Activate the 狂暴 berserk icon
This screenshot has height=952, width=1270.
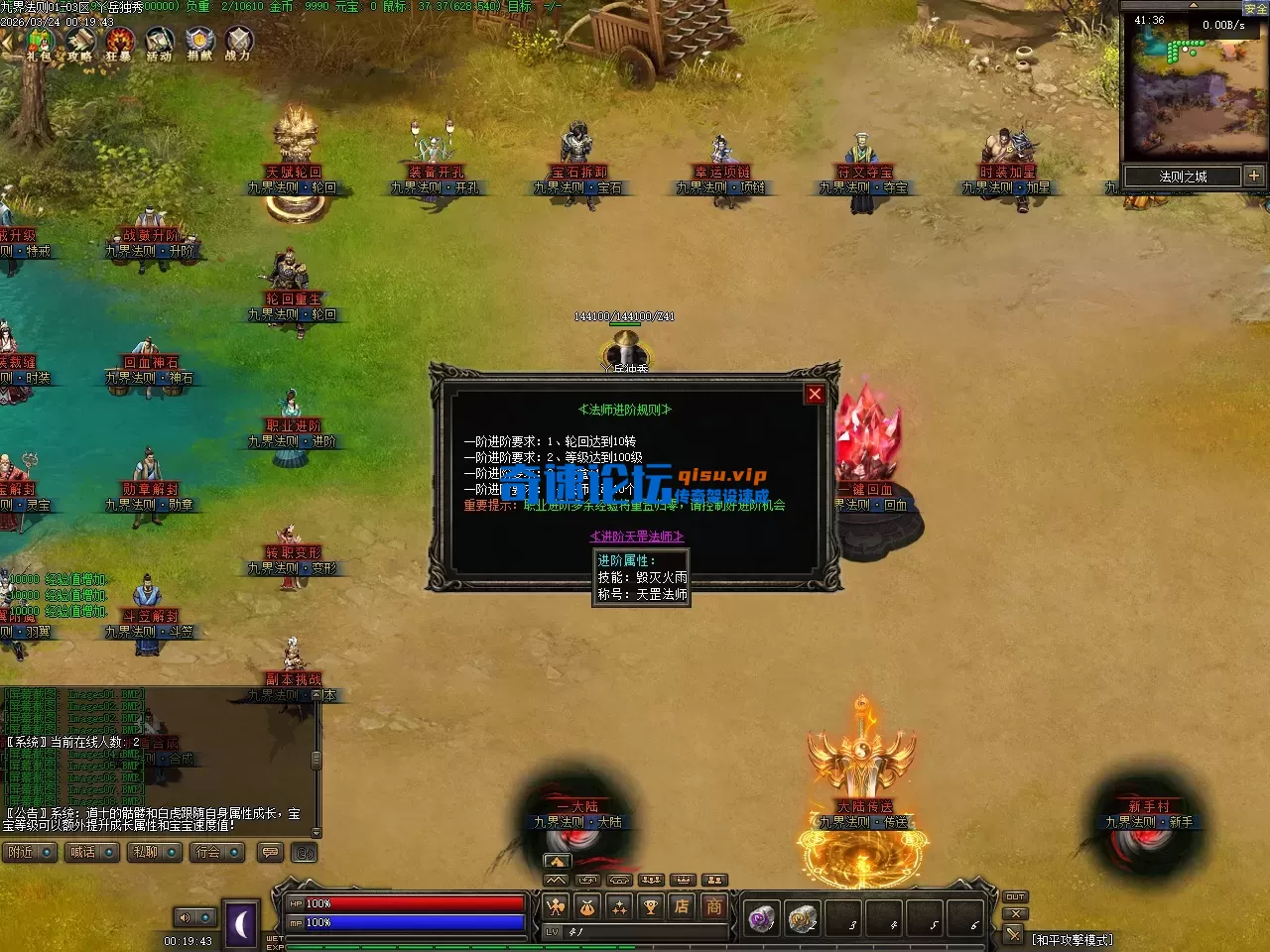(119, 44)
